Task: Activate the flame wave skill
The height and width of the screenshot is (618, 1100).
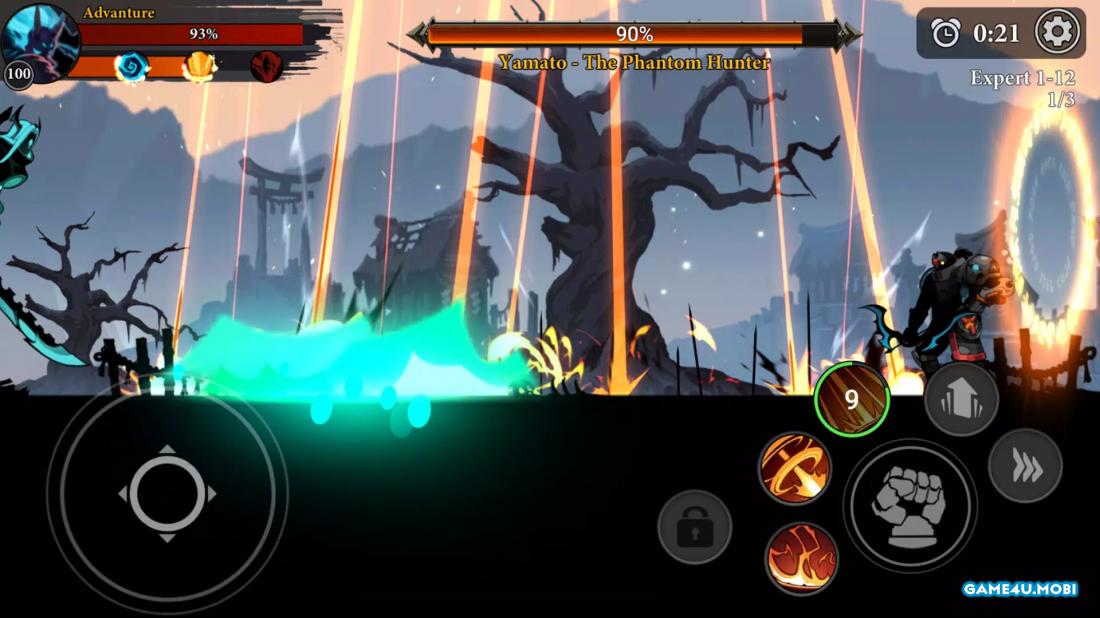Action: [x=801, y=558]
